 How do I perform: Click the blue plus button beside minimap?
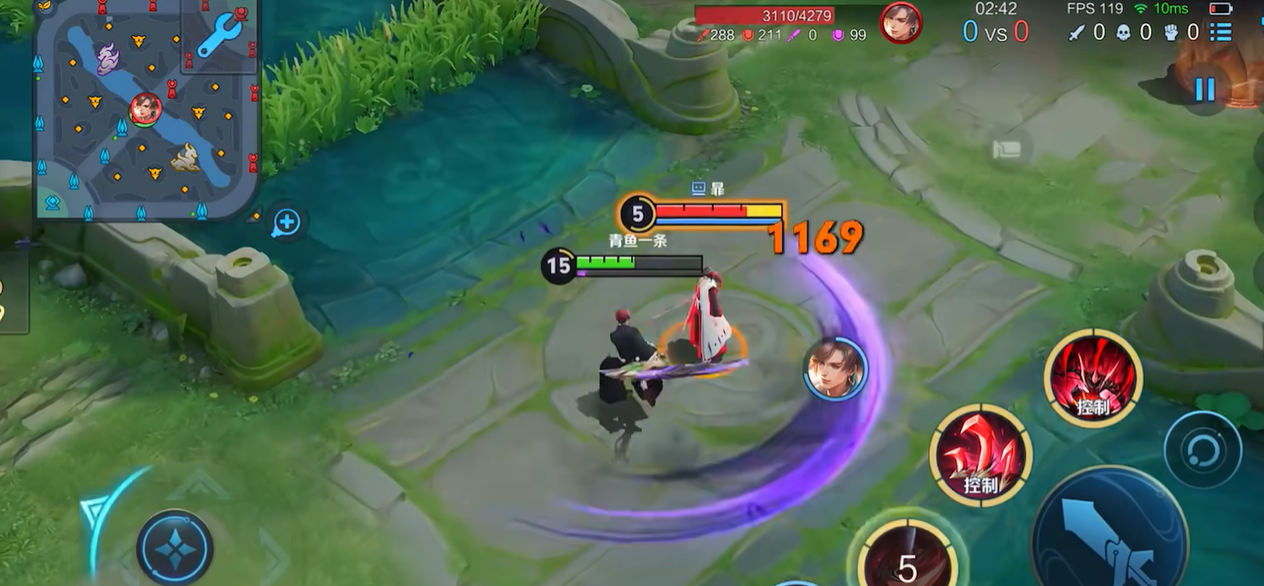286,222
